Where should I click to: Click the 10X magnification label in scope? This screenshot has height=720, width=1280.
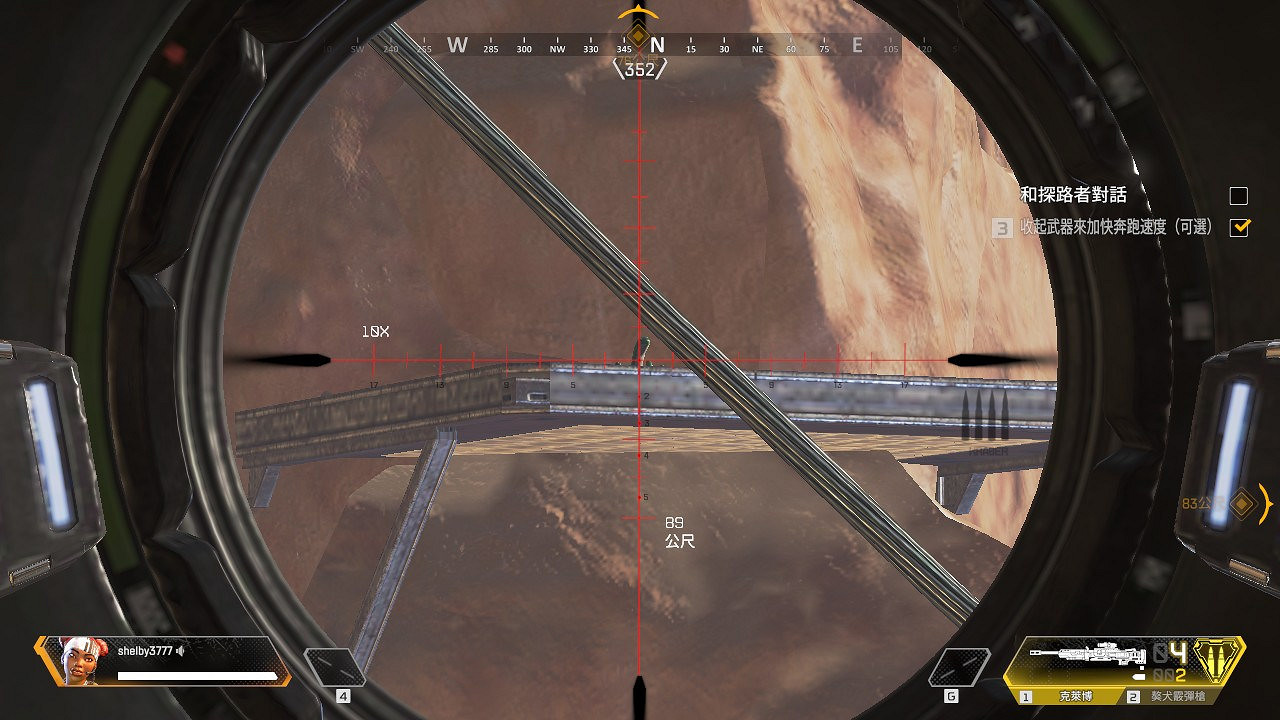pyautogui.click(x=374, y=331)
